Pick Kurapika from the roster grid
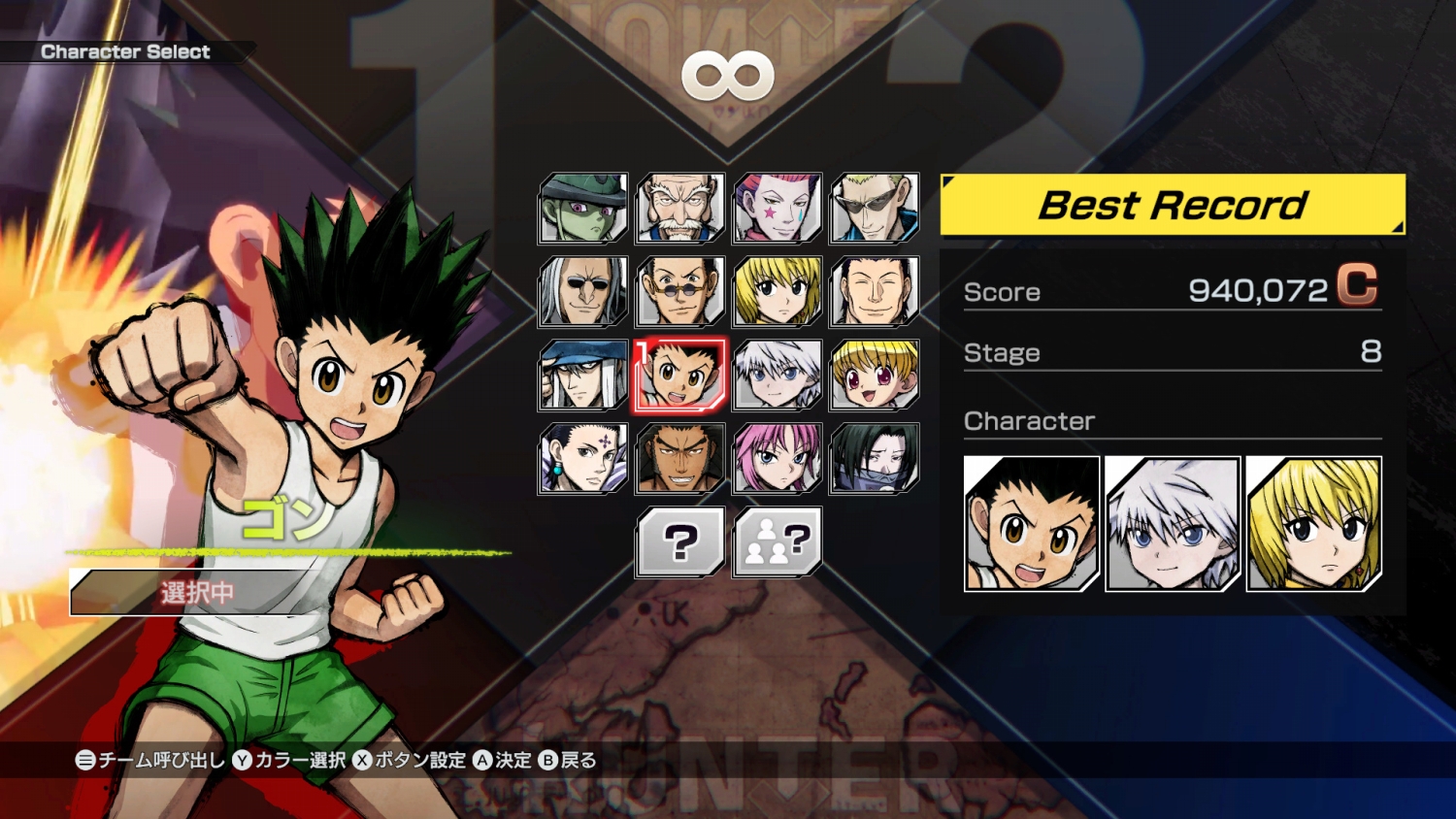 [x=778, y=291]
